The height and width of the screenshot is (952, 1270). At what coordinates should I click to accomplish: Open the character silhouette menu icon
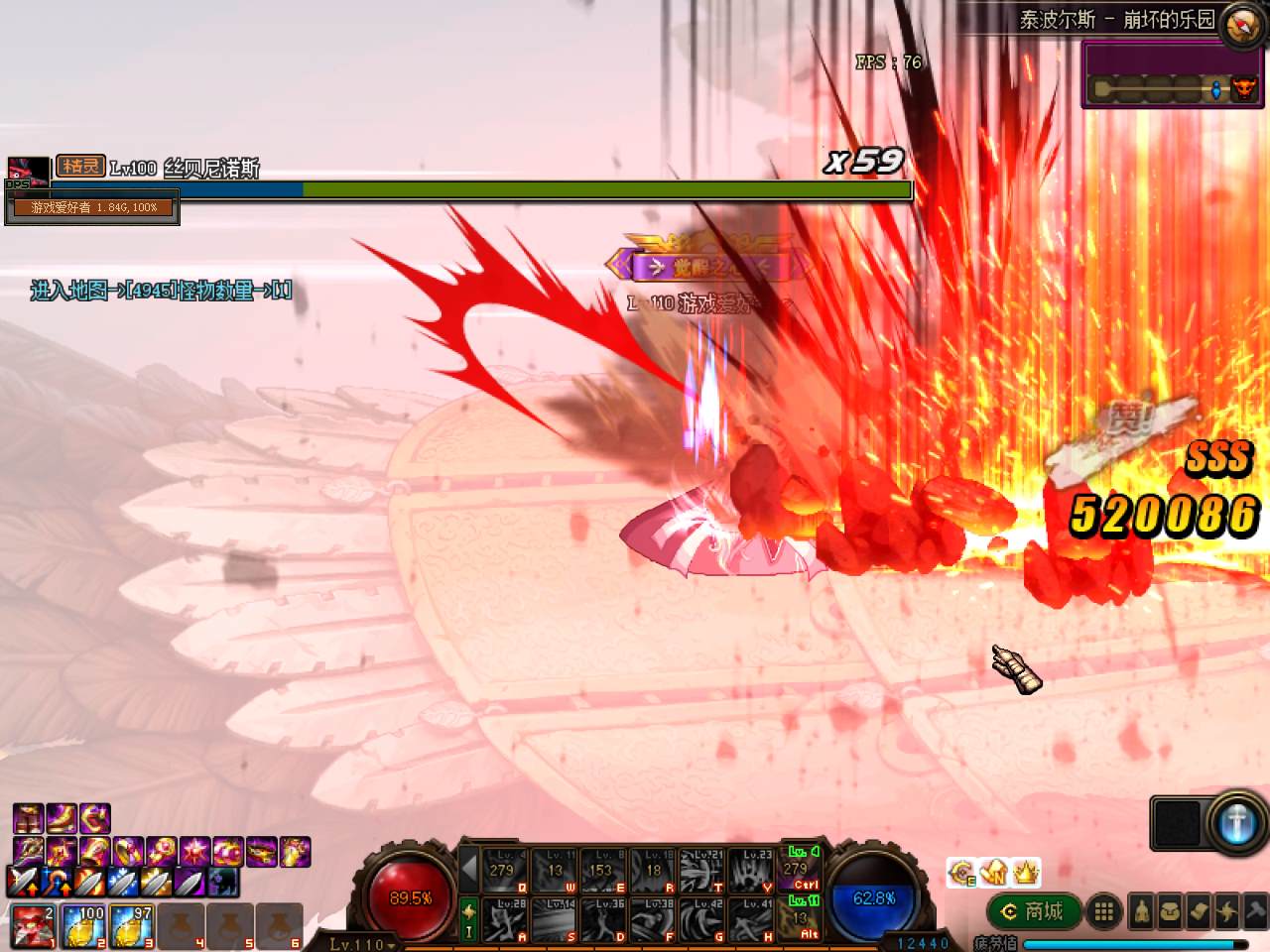1142,911
